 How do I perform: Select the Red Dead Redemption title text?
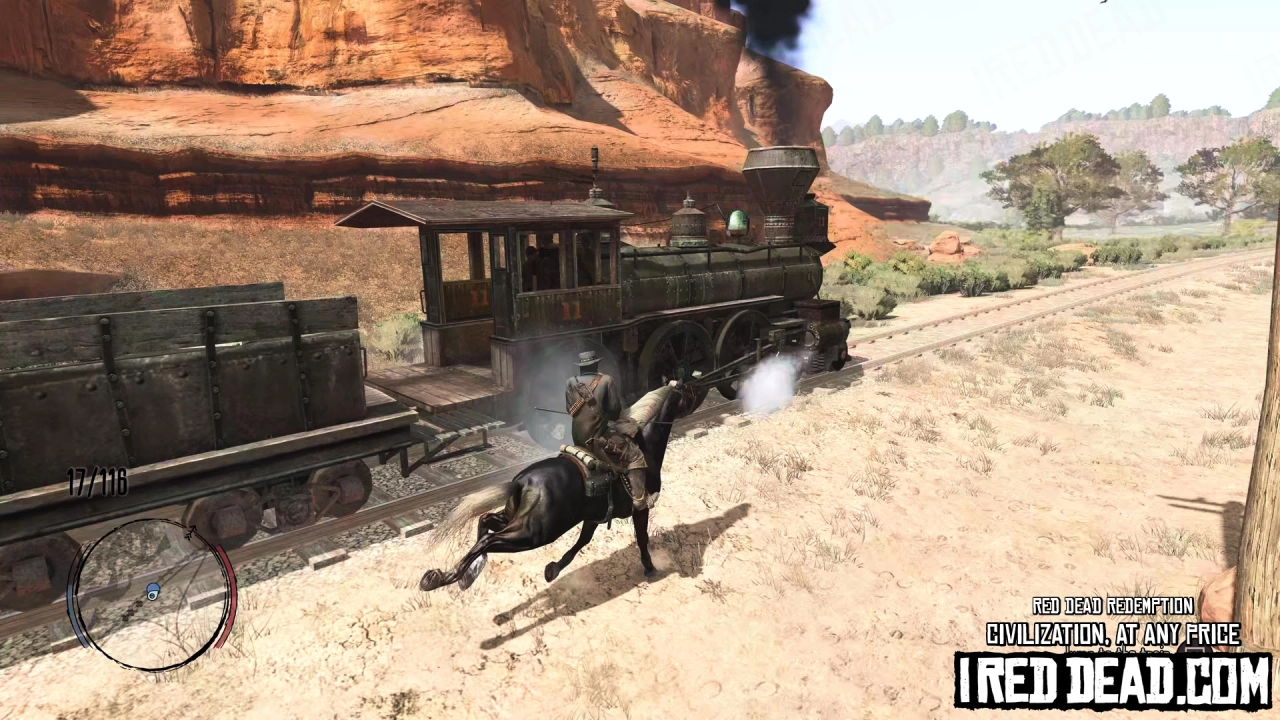pyautogui.click(x=1112, y=607)
